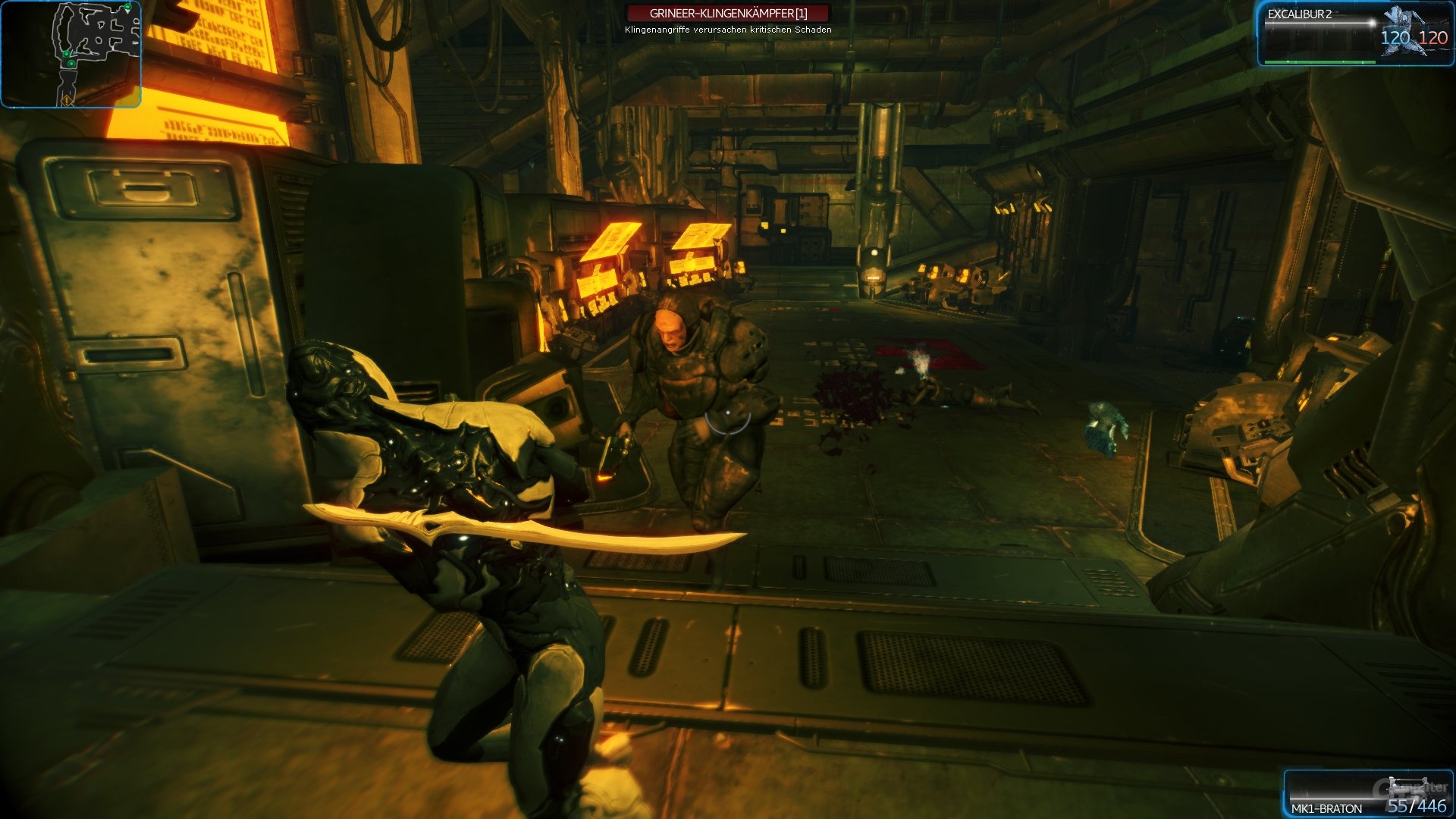Screen dimensions: 1456x819
Task: Select Warframe ability slot 2
Action: pos(1298,33)
